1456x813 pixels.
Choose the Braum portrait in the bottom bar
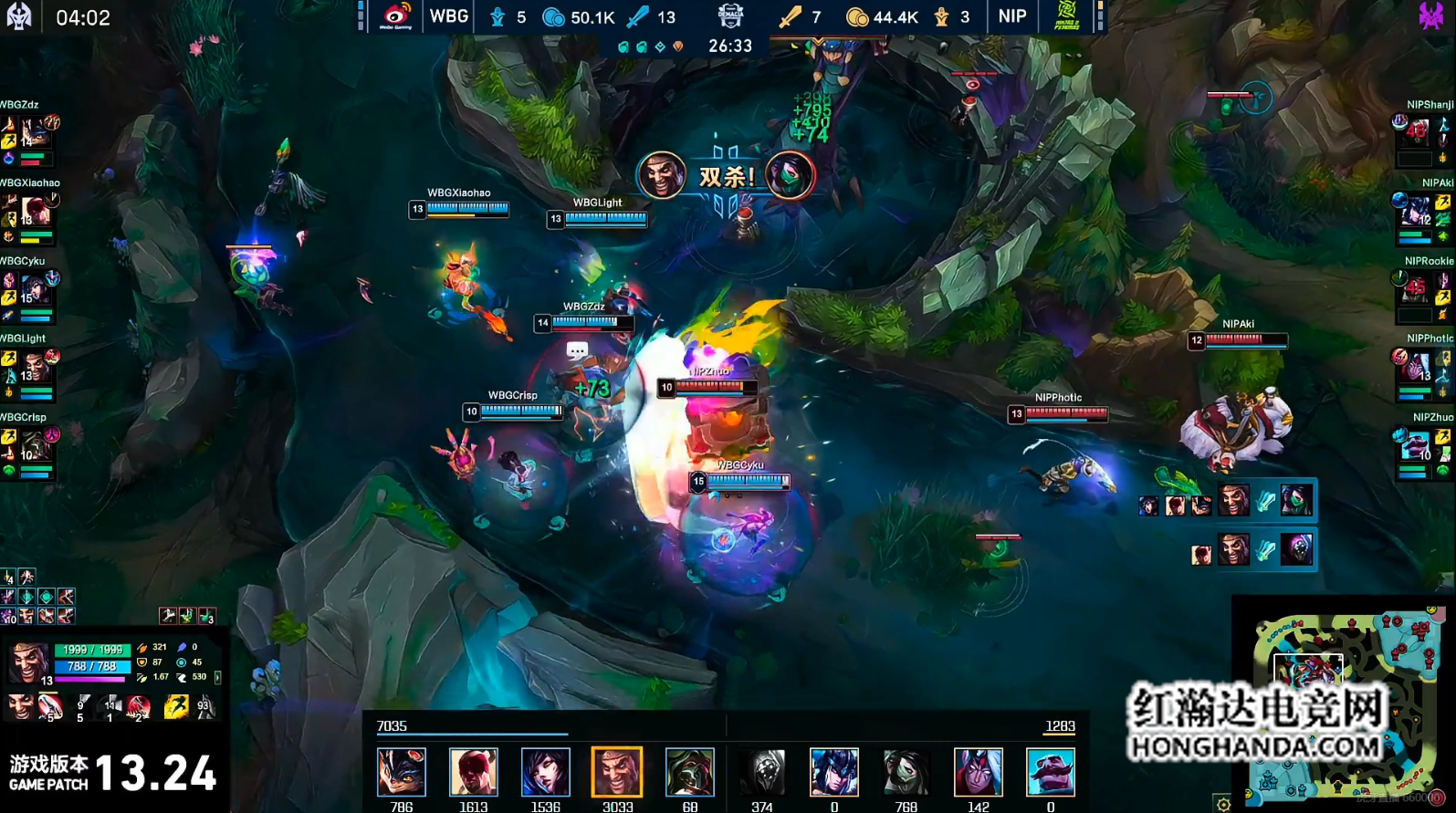[1050, 772]
